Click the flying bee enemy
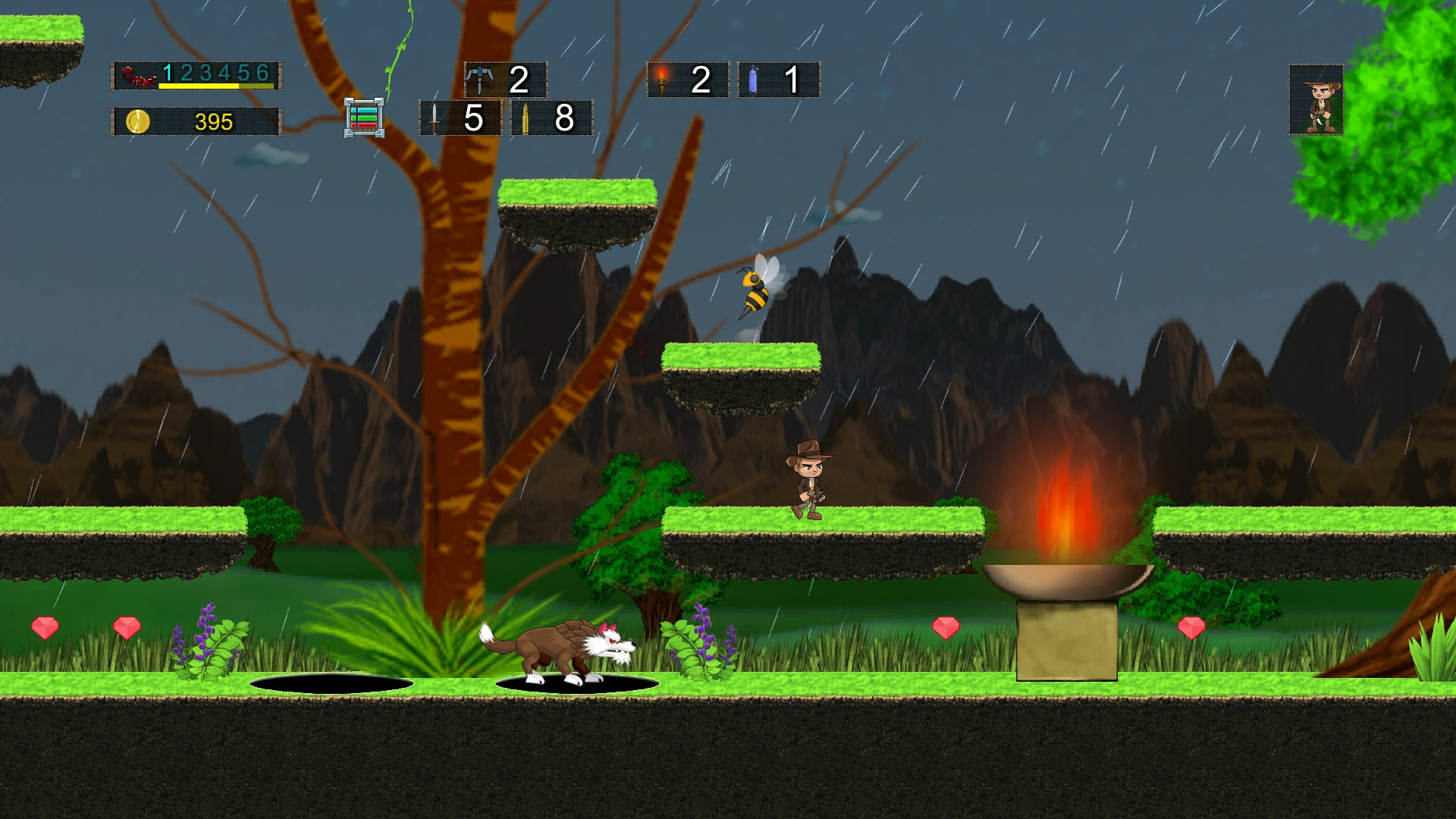1456x819 pixels. point(755,292)
